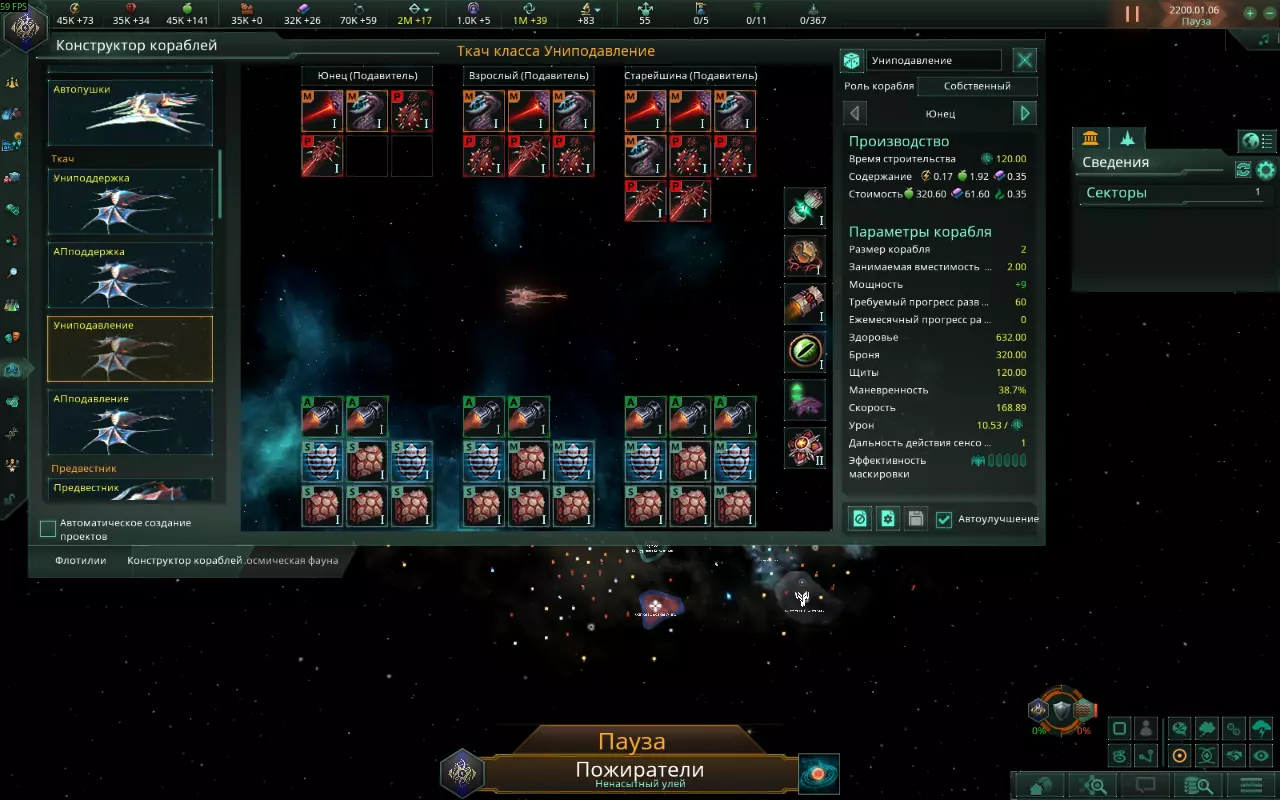Pause or resume the game
Image resolution: width=1280 pixels, height=800 pixels.
[1132, 14]
